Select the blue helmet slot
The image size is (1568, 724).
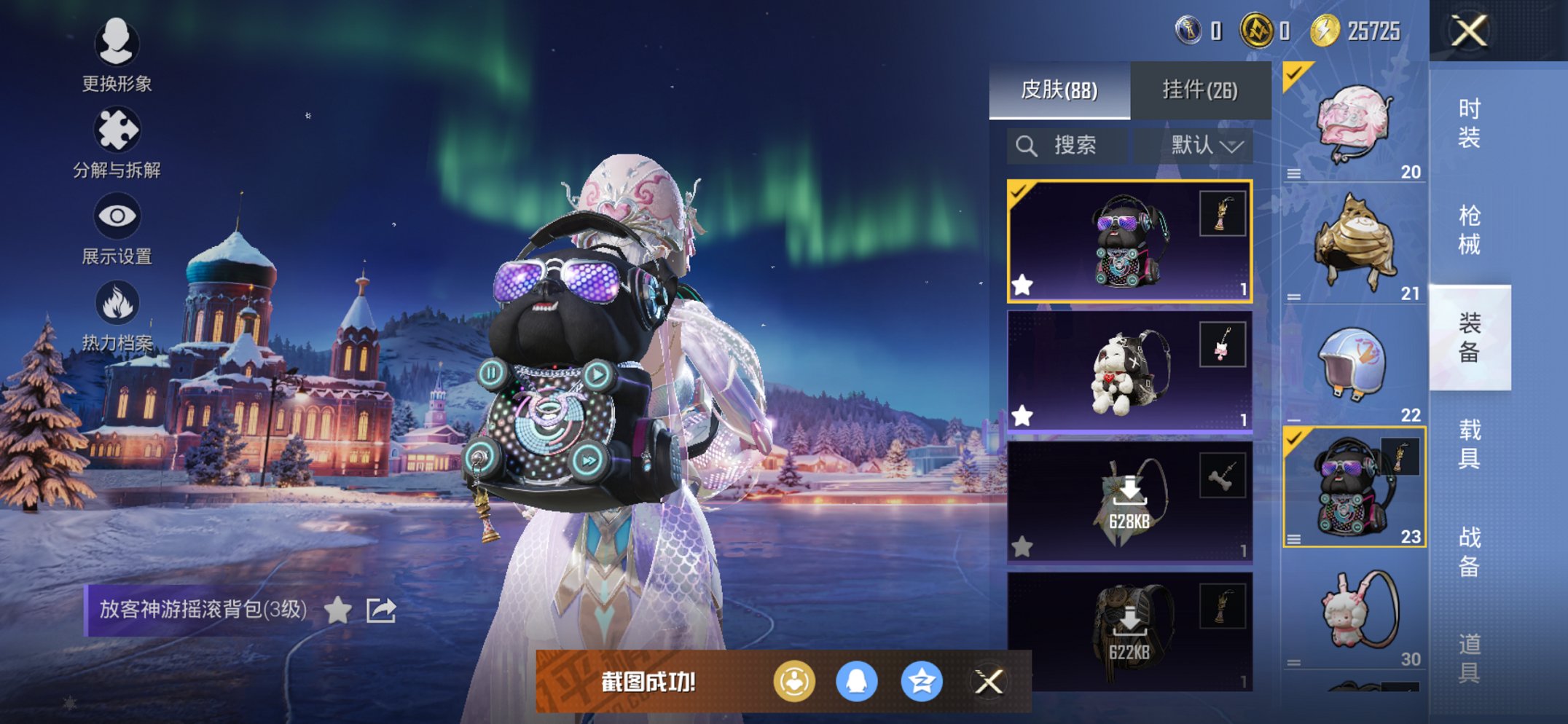coord(1354,366)
